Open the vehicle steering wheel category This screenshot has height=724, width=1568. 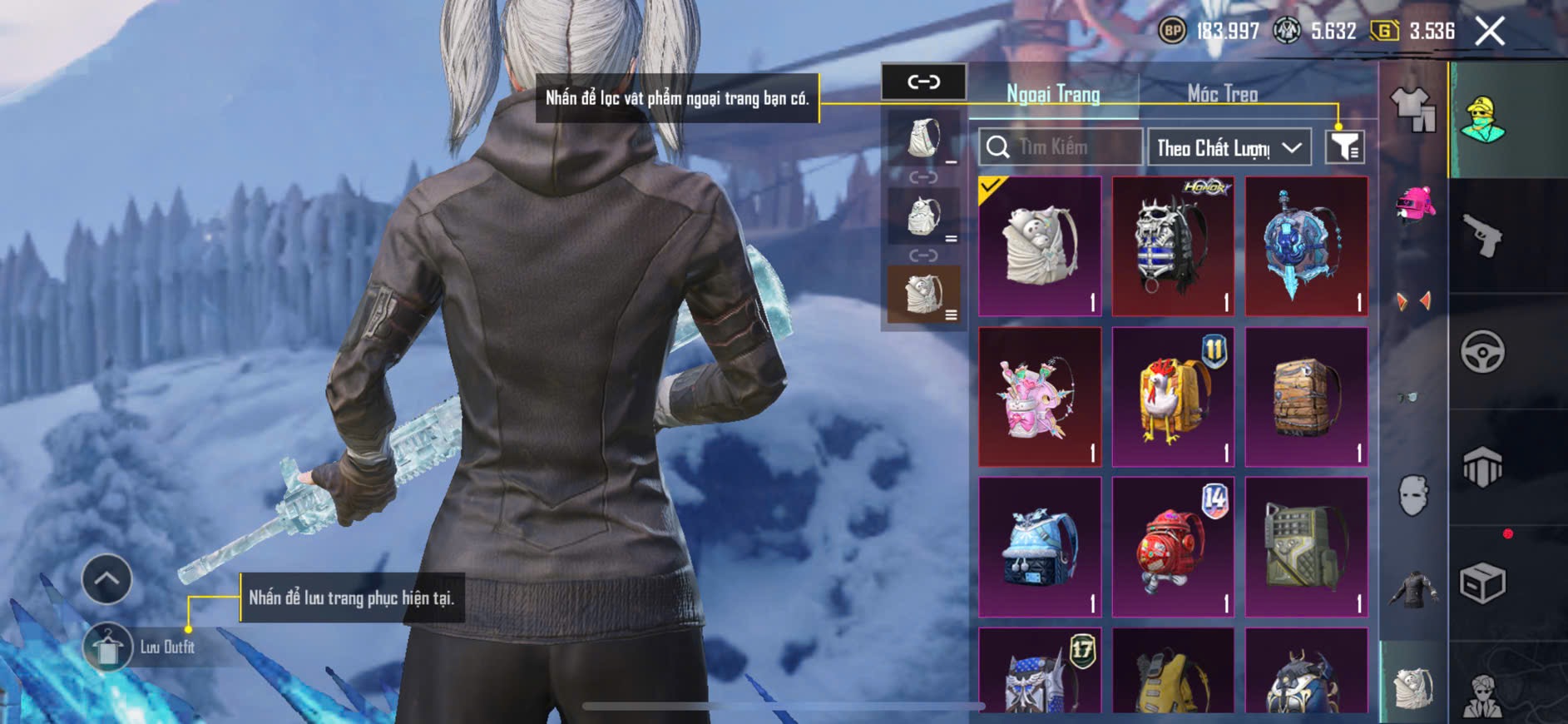pyautogui.click(x=1482, y=351)
